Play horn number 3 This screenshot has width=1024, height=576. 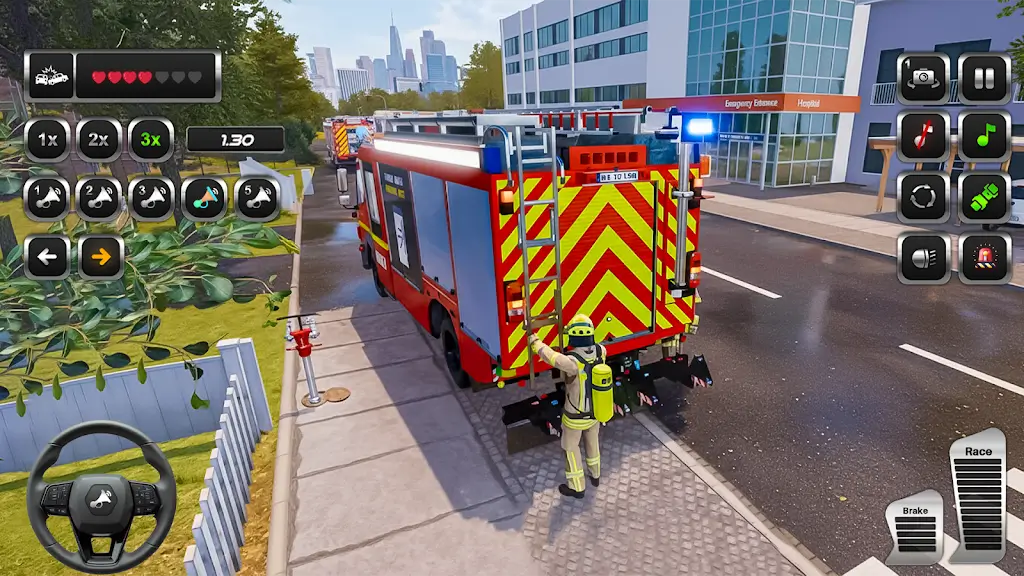tap(151, 198)
